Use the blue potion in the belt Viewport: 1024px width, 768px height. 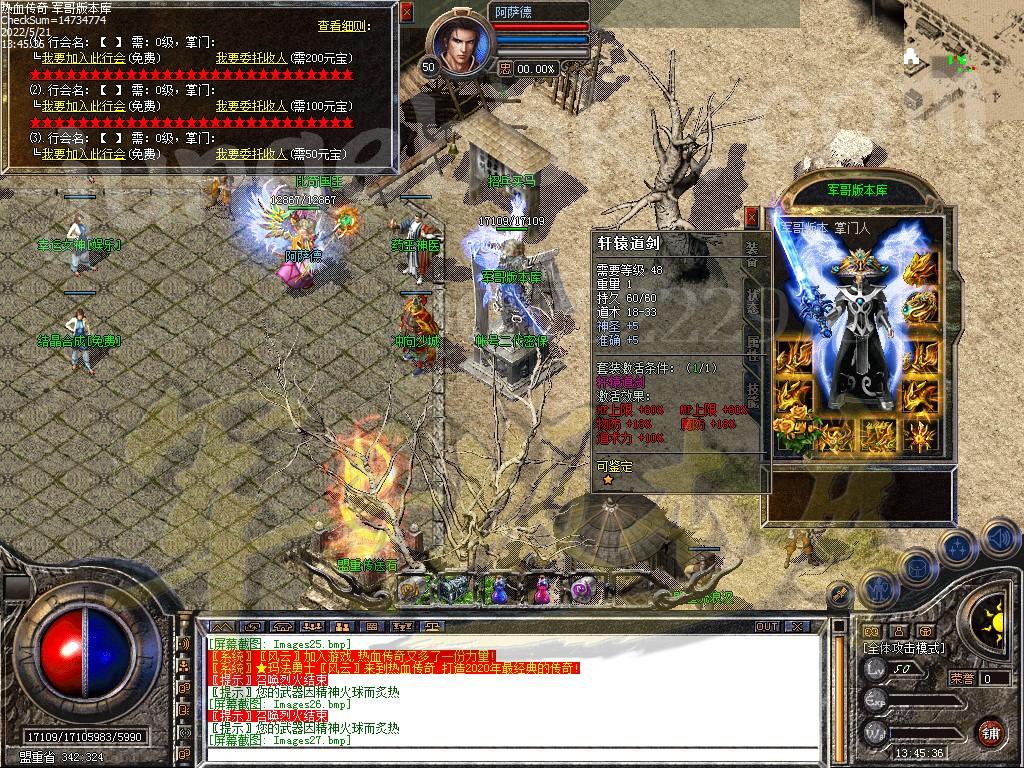503,589
